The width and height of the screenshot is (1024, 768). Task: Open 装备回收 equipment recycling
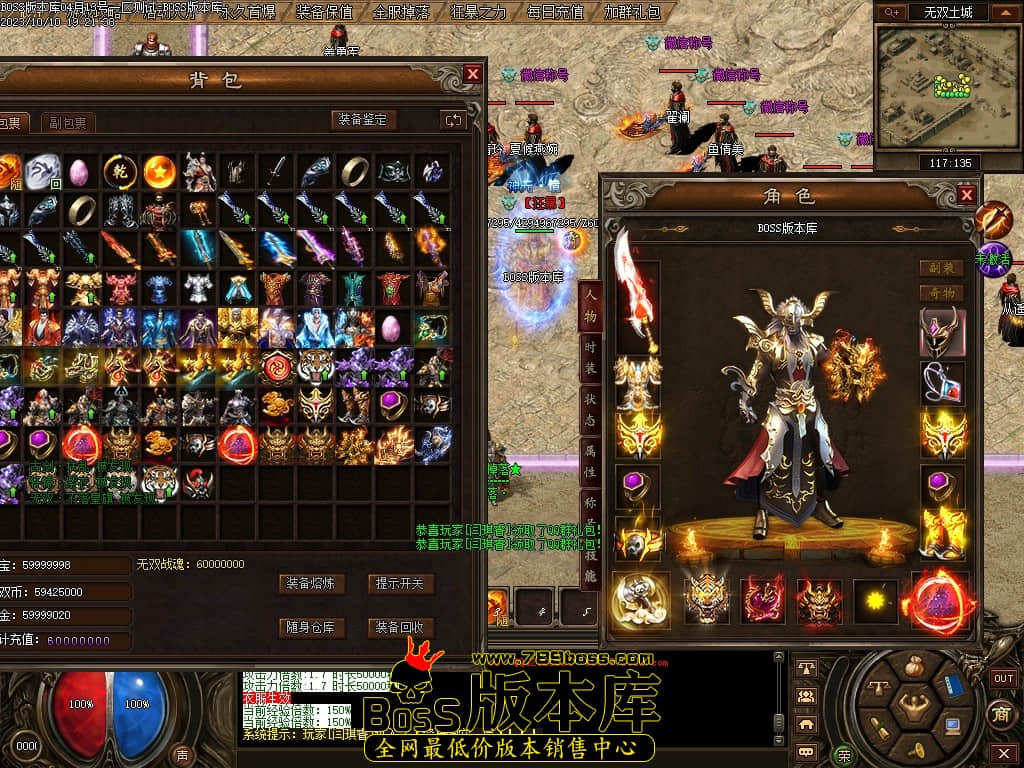click(400, 628)
